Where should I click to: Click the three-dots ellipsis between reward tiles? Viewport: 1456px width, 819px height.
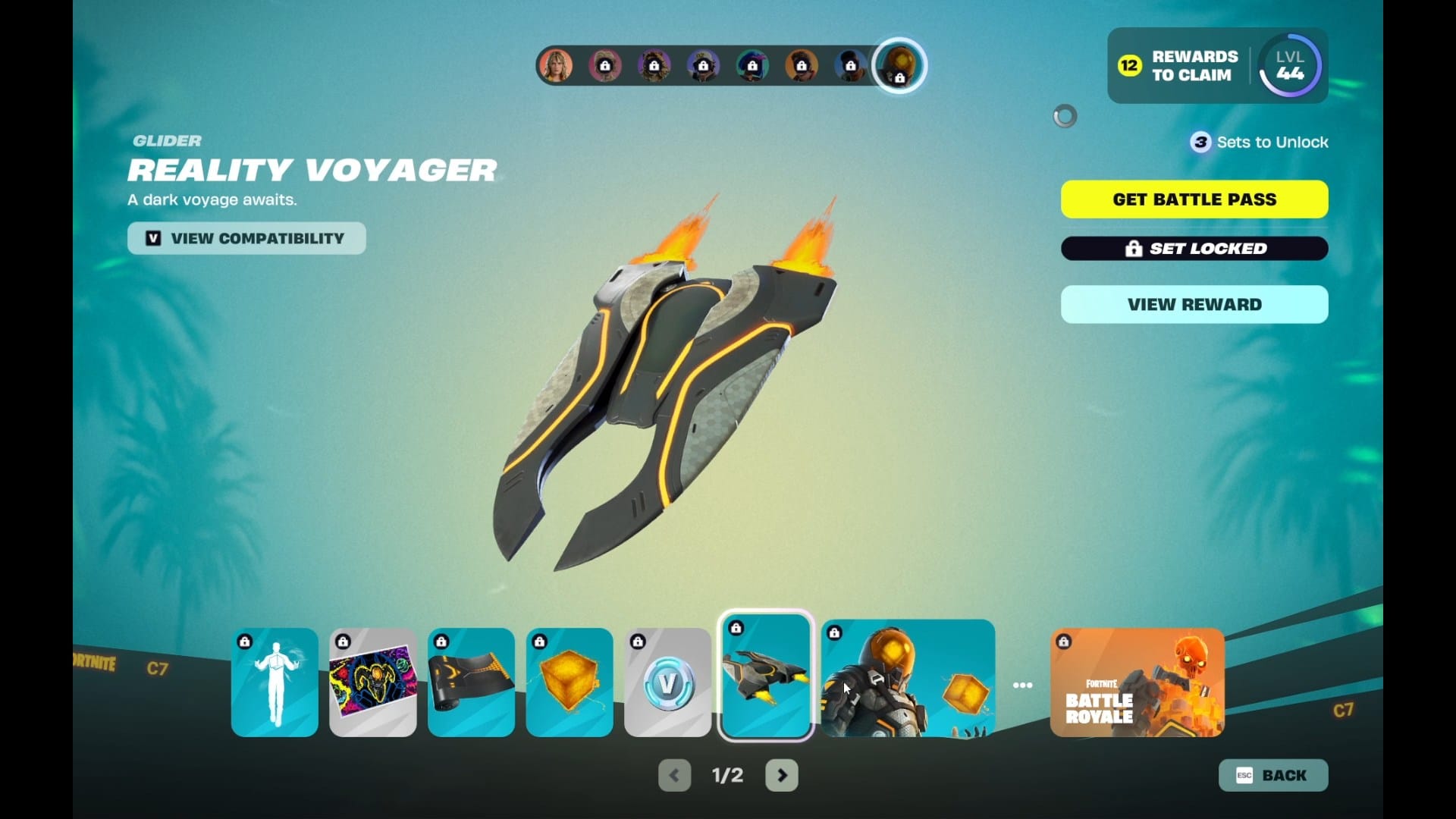tap(1022, 685)
